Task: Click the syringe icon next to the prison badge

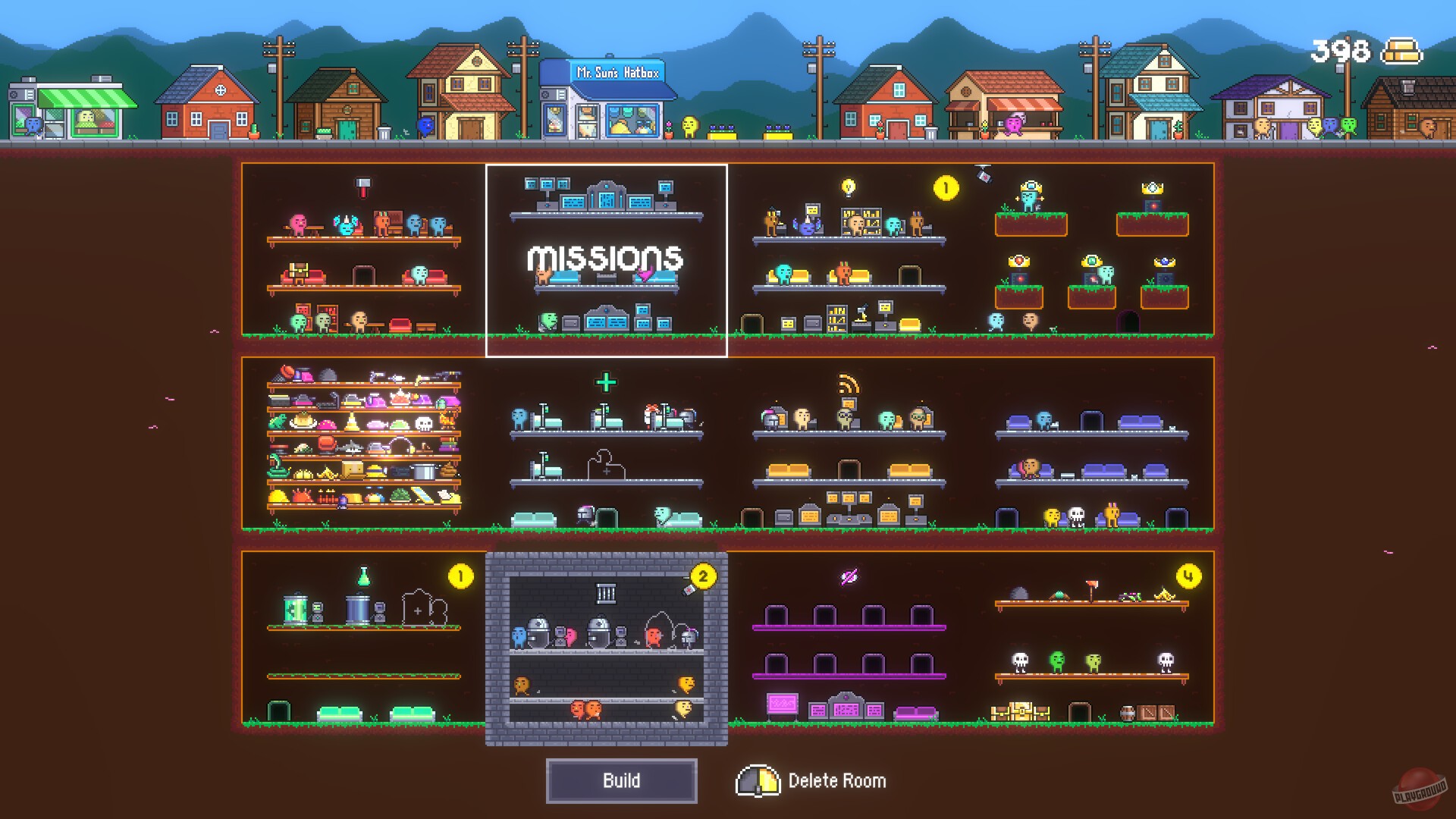Action: (x=689, y=590)
